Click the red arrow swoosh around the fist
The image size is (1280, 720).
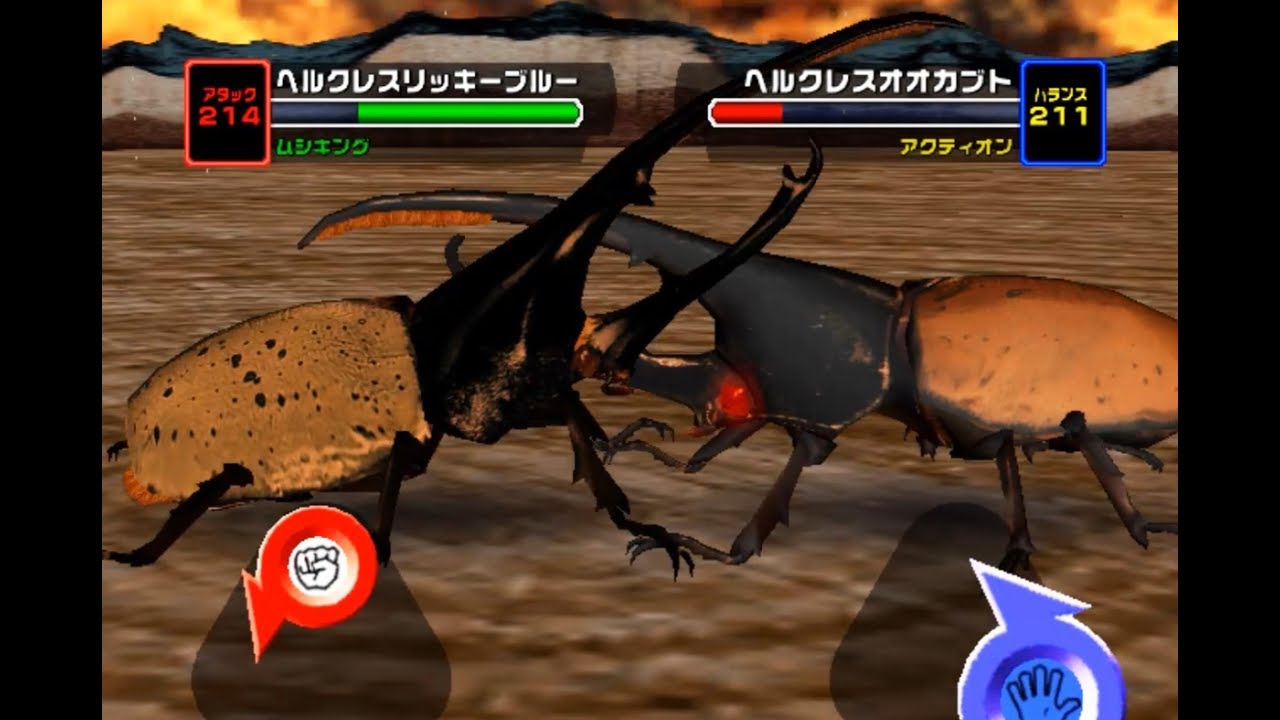268,615
